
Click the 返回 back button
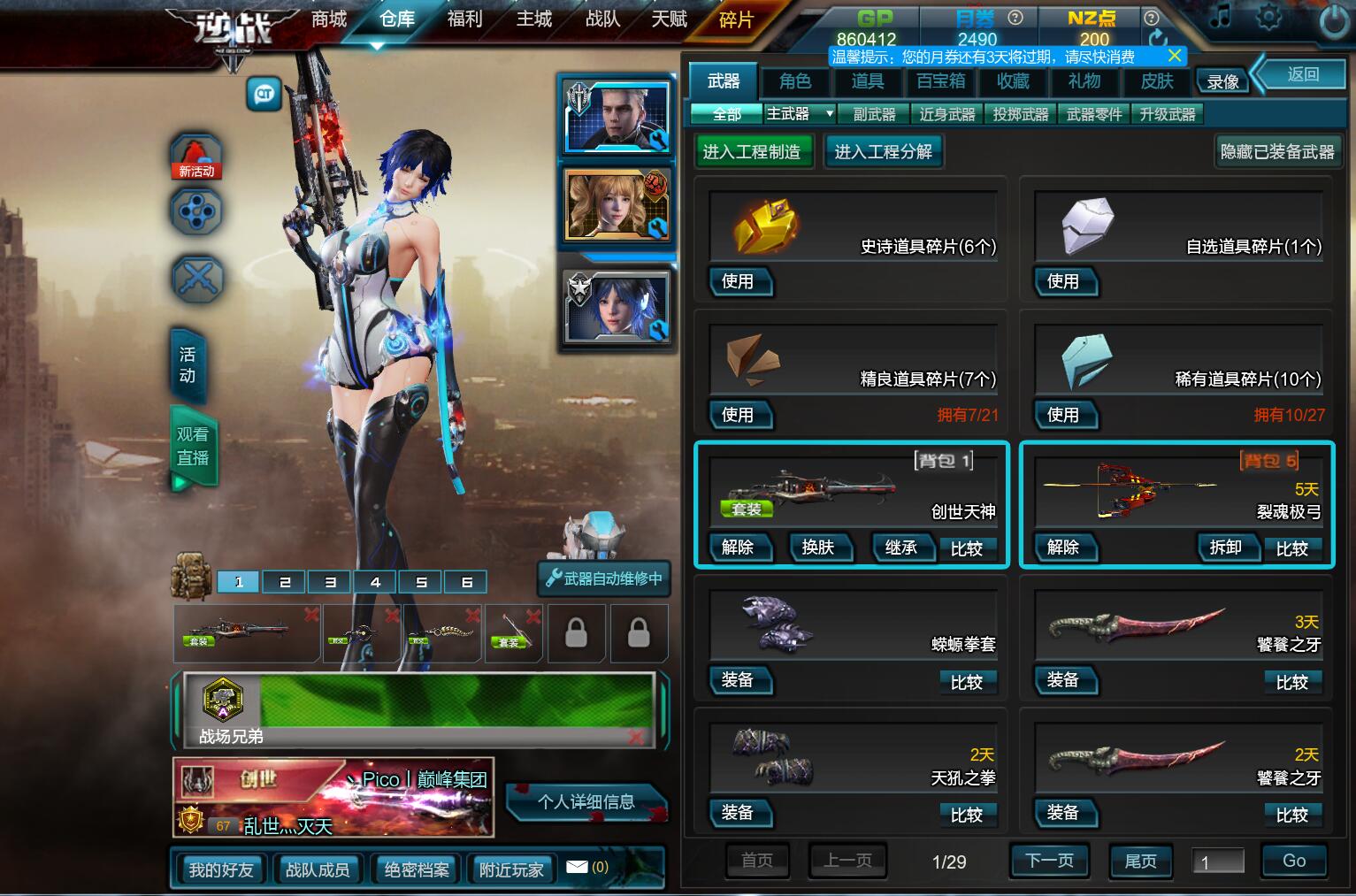[x=1302, y=75]
